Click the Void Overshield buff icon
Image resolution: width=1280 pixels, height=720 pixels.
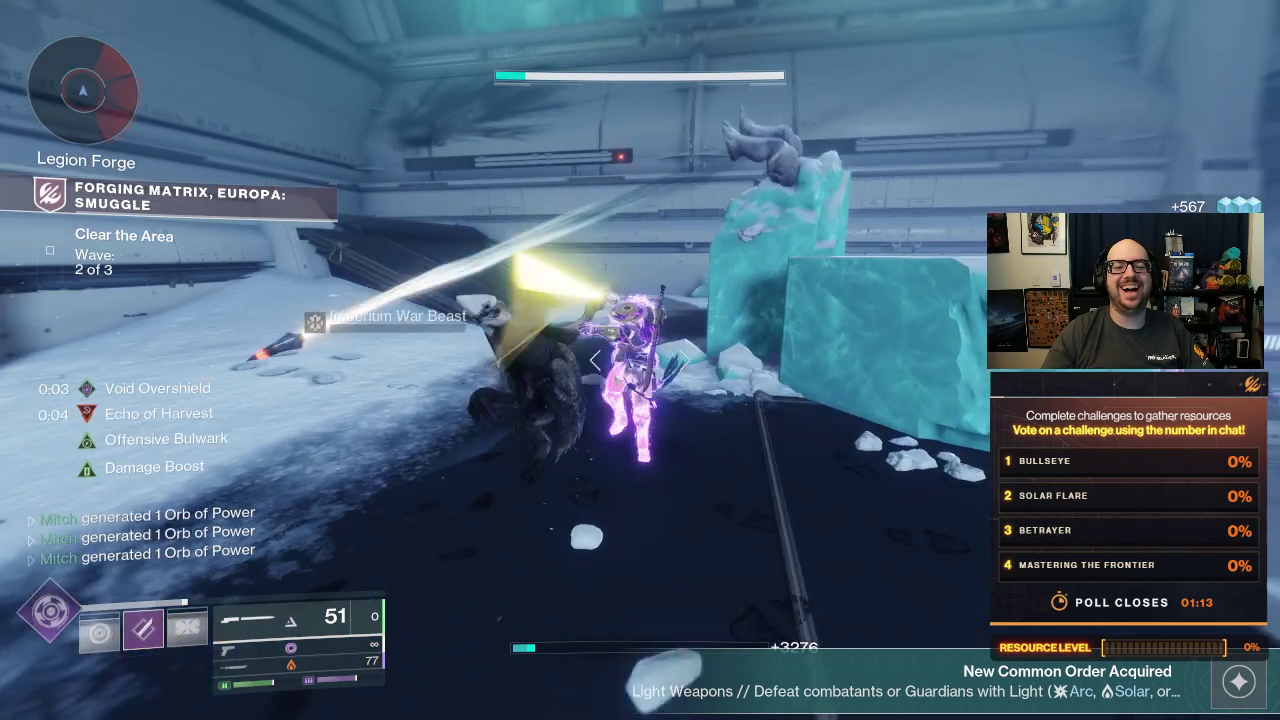(87, 388)
